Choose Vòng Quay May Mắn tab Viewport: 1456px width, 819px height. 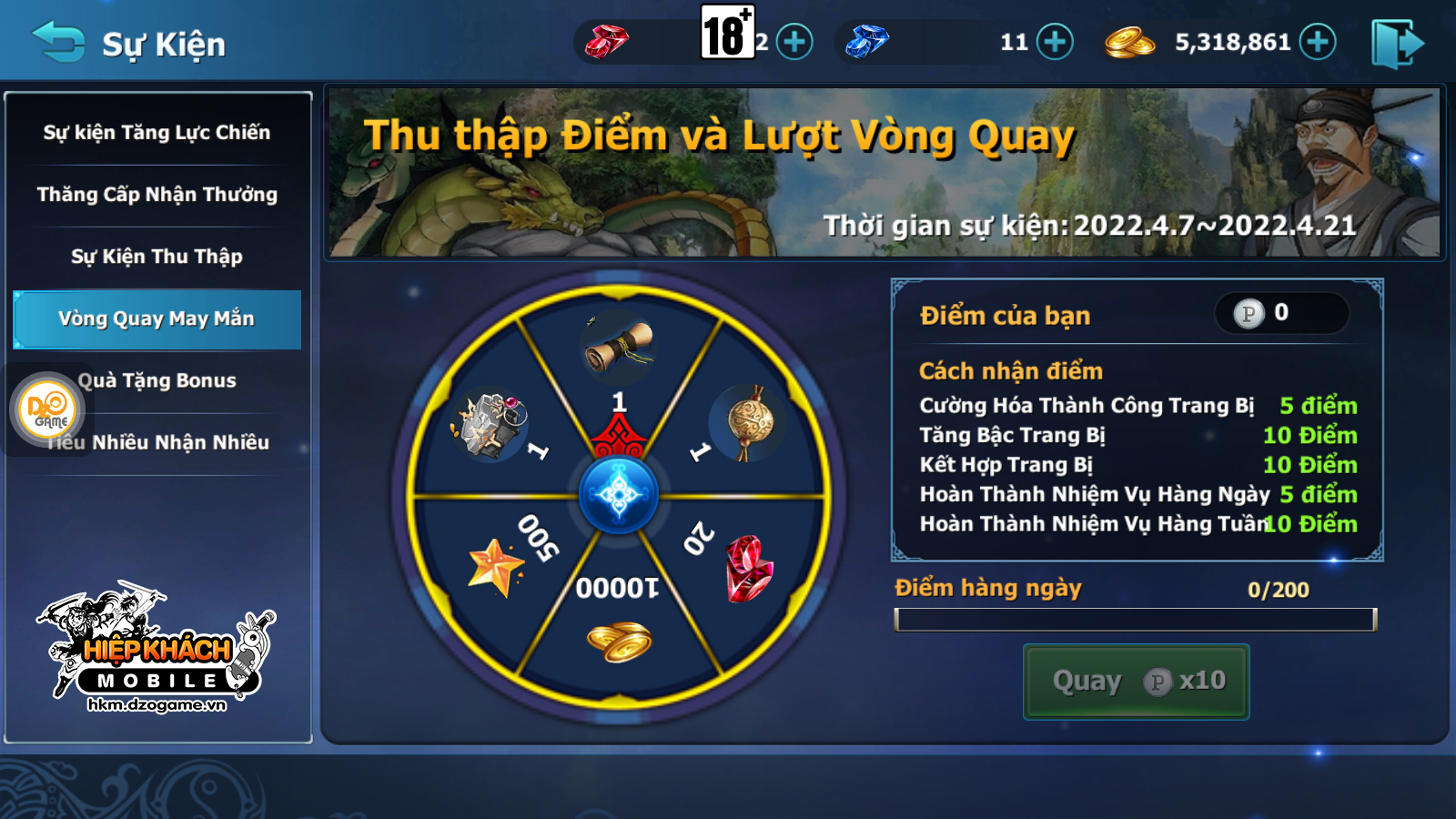tap(157, 318)
